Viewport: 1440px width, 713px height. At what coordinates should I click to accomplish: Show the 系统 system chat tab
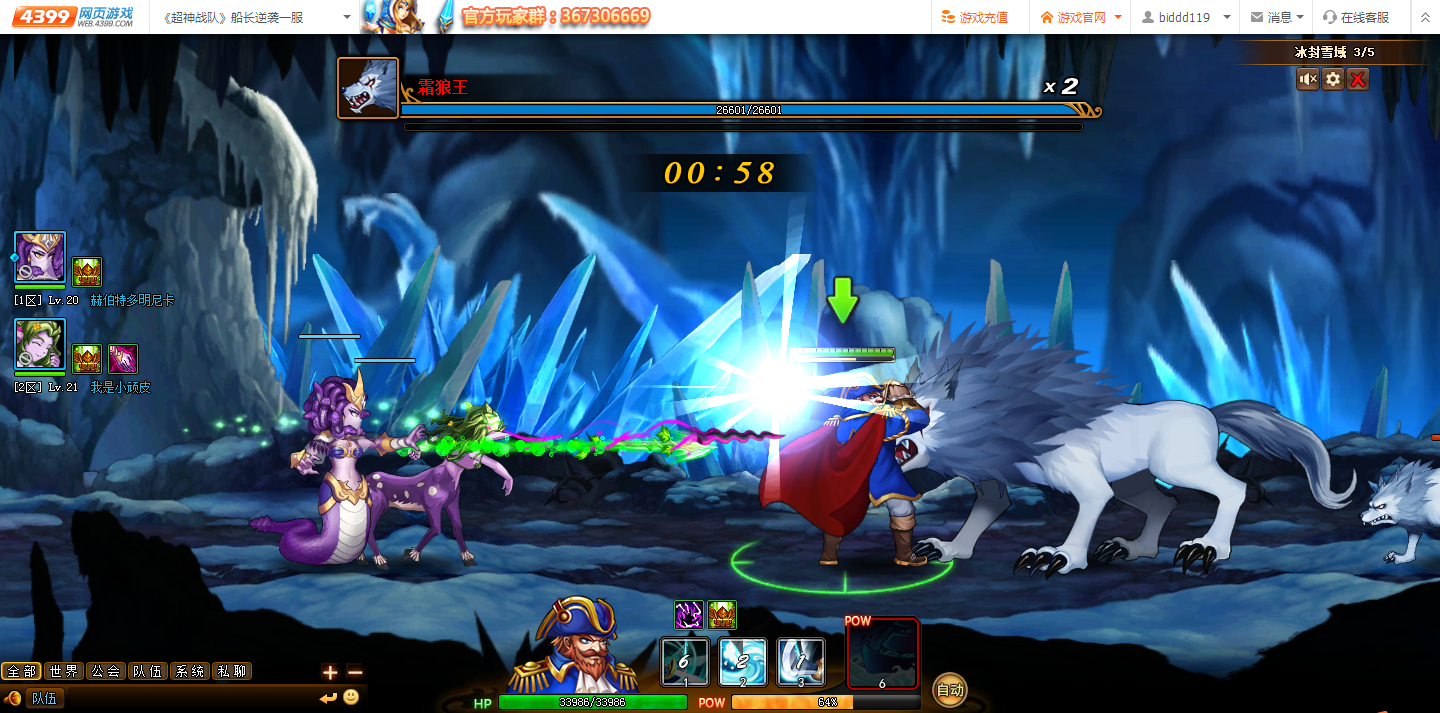click(x=189, y=671)
